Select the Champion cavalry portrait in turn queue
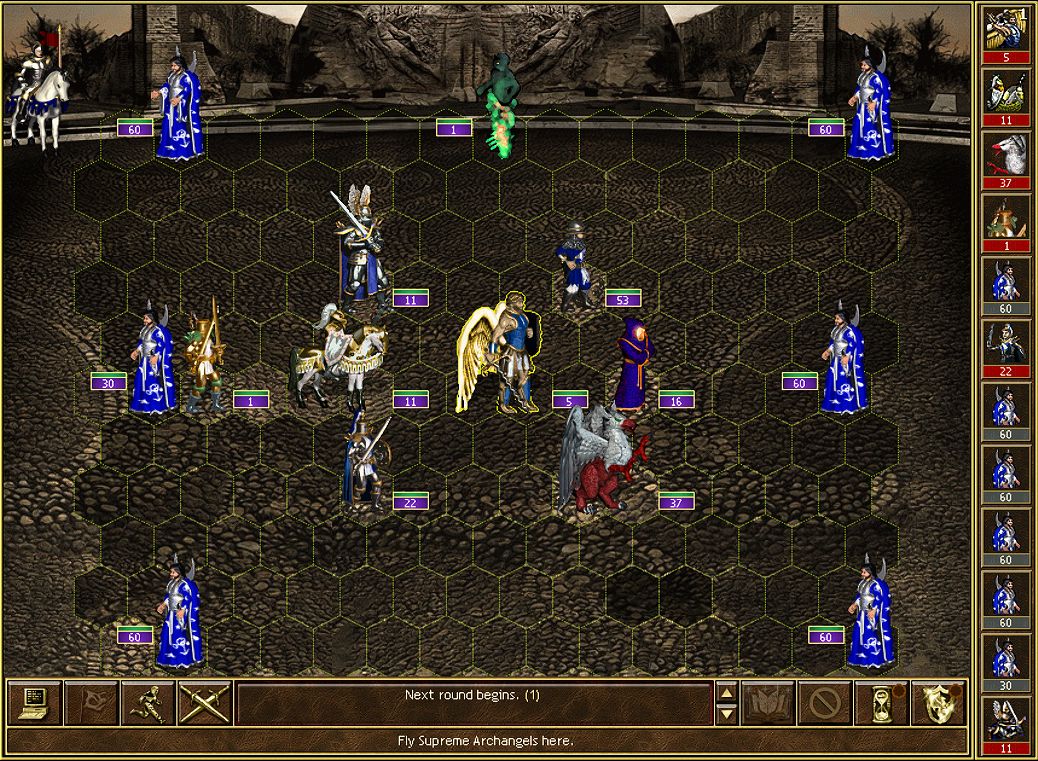1038x761 pixels. coord(1005,90)
